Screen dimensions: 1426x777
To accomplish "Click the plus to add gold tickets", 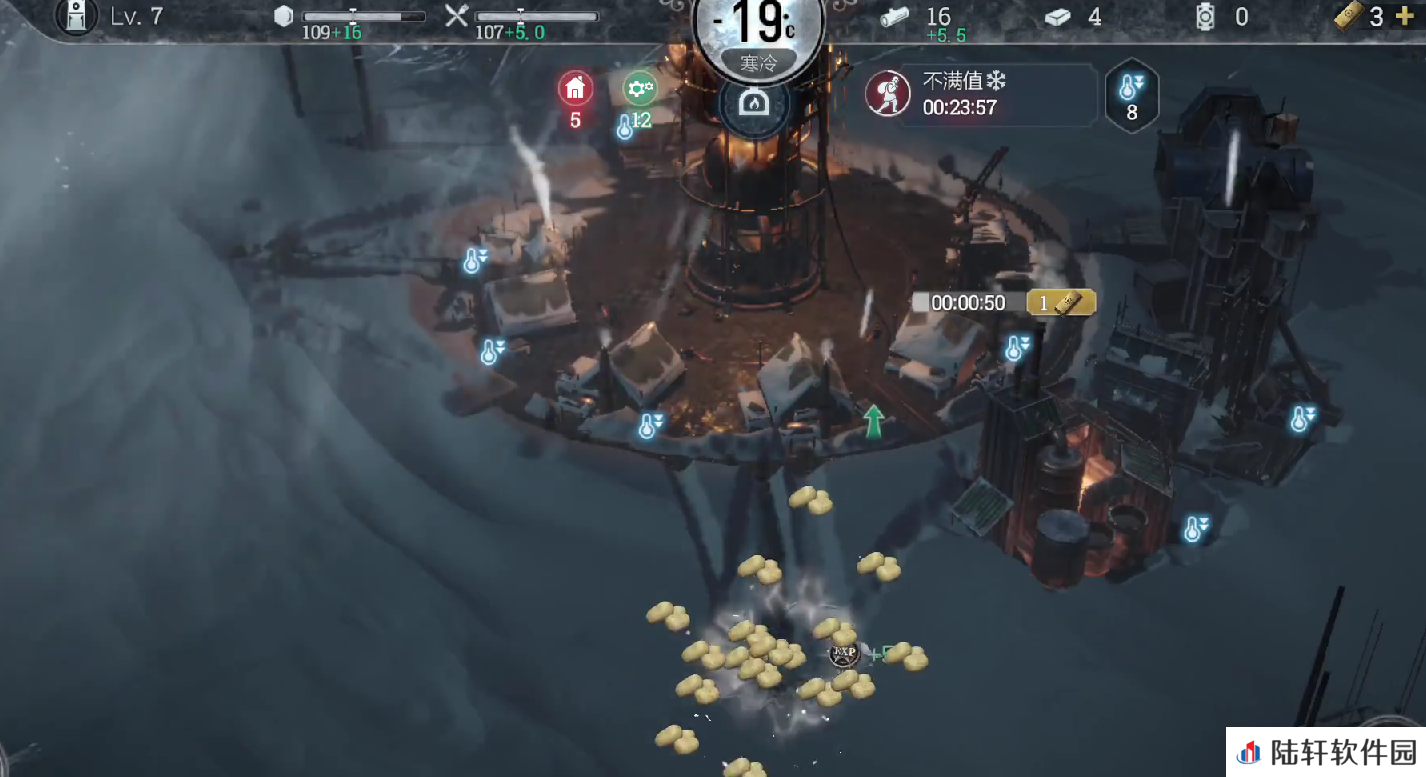I will click(1405, 17).
